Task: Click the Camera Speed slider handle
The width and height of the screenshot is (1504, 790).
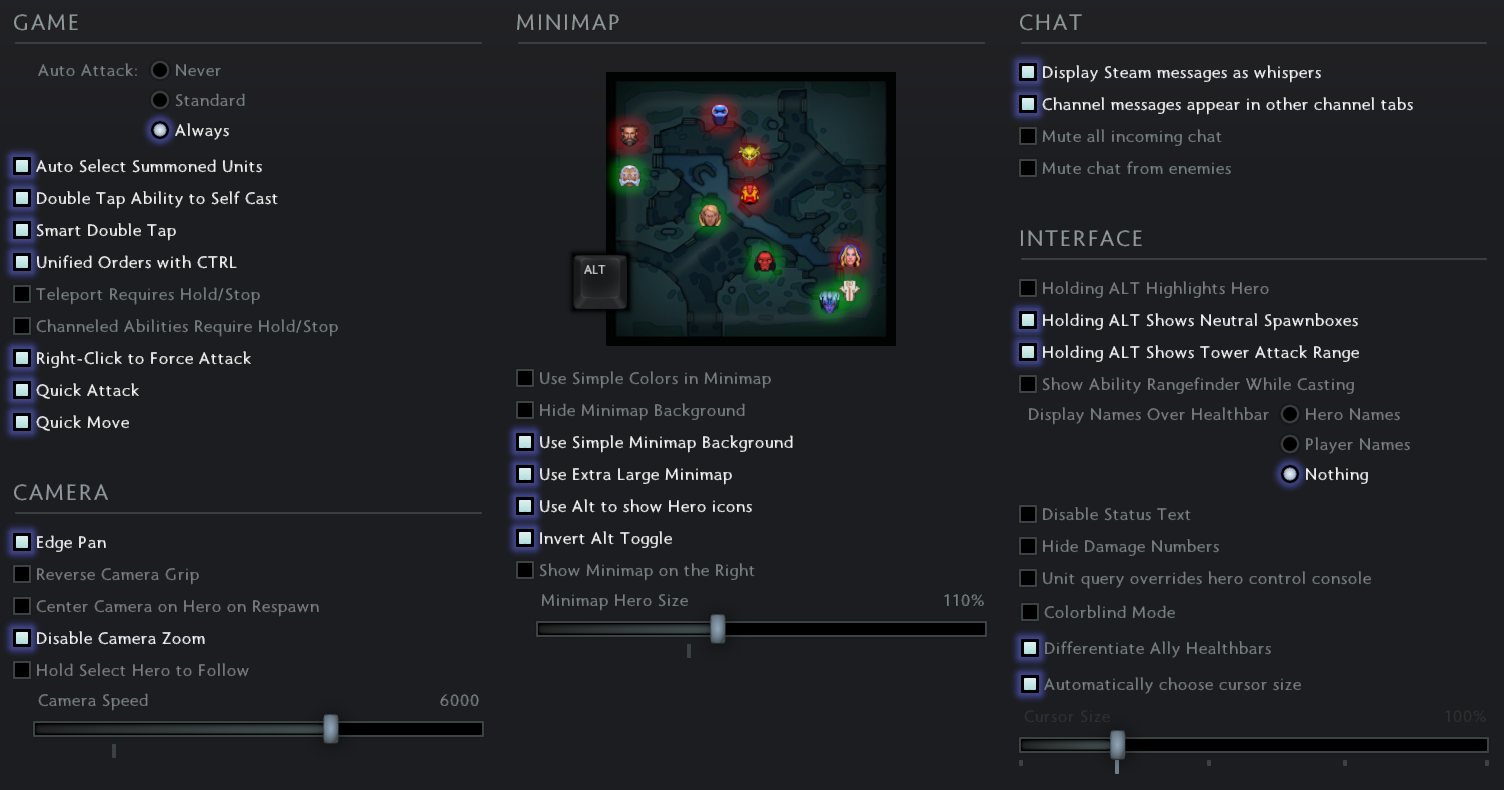Action: pos(331,730)
